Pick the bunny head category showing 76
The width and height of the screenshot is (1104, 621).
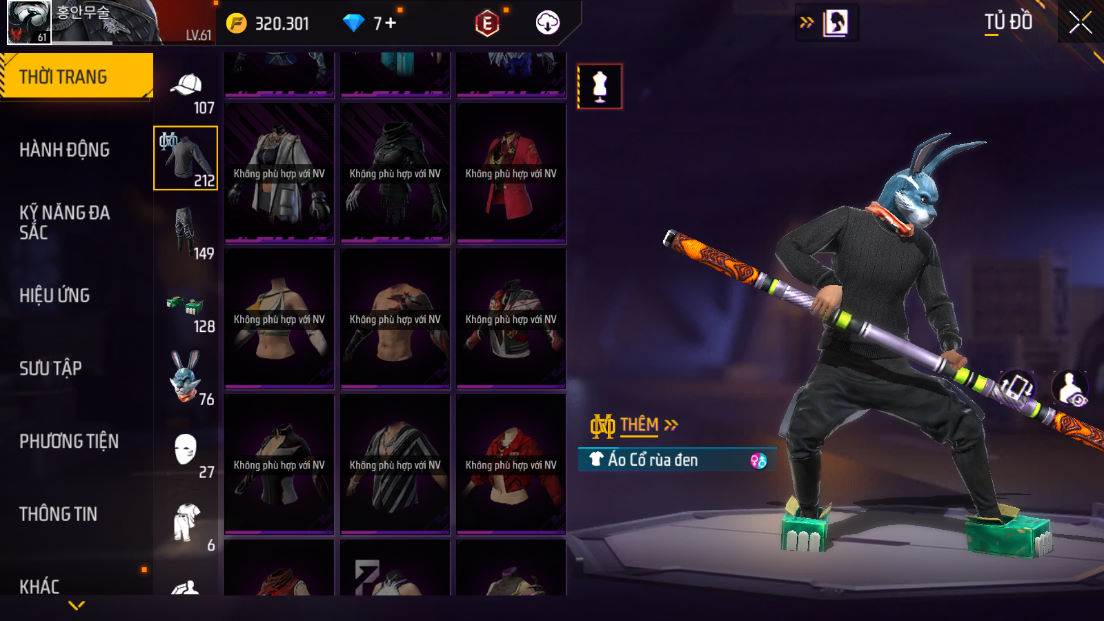point(188,379)
